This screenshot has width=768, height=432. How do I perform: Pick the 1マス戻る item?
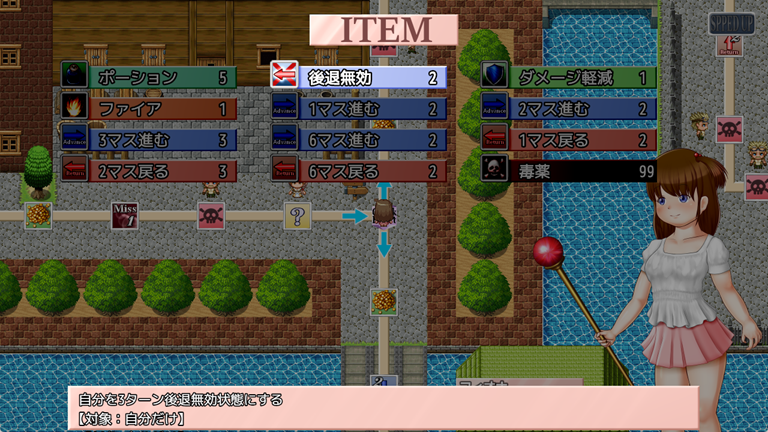[569, 139]
